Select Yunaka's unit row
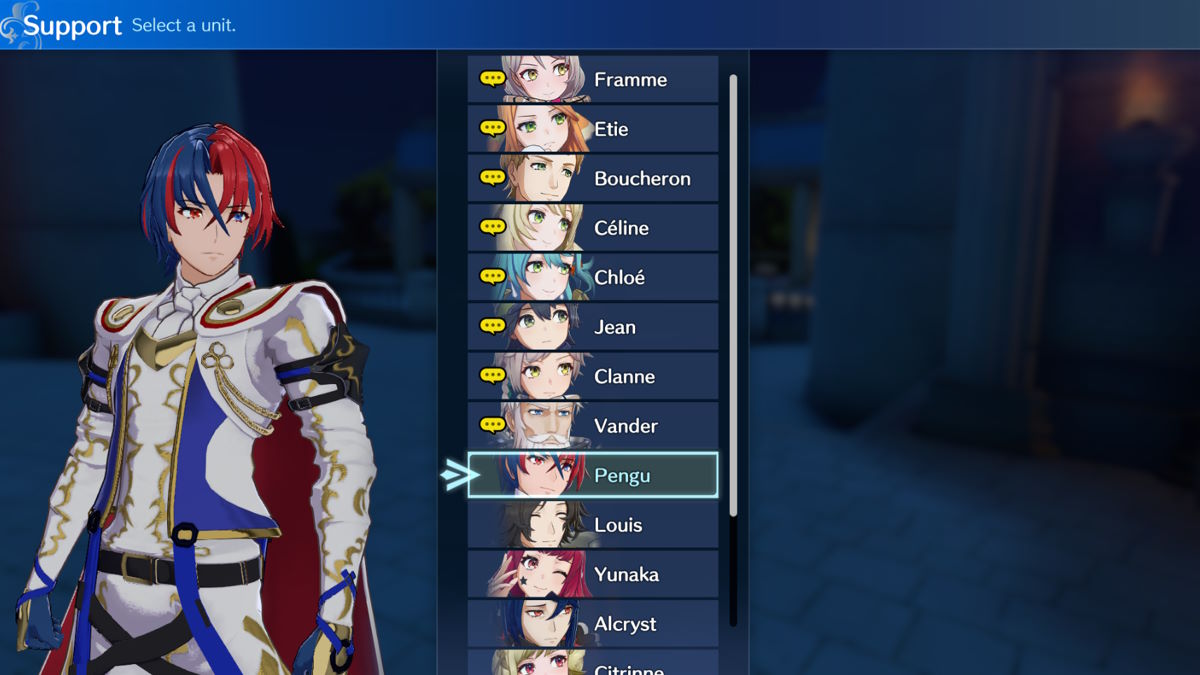Image resolution: width=1200 pixels, height=675 pixels. (593, 574)
